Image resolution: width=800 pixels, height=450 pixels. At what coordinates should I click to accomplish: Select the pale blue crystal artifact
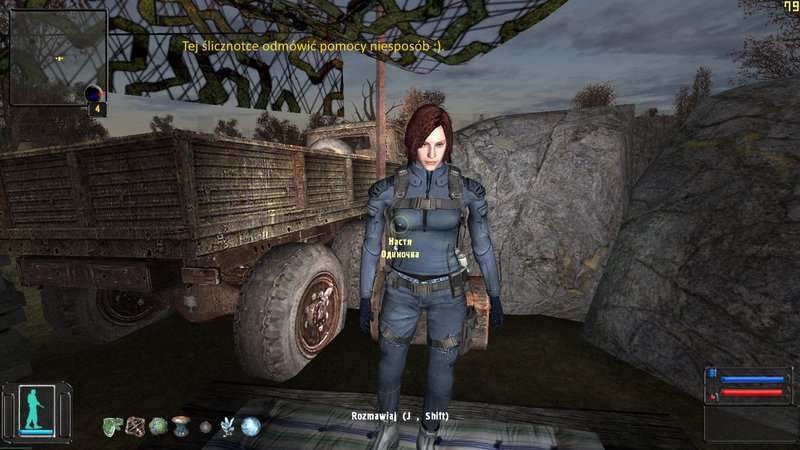(x=227, y=426)
